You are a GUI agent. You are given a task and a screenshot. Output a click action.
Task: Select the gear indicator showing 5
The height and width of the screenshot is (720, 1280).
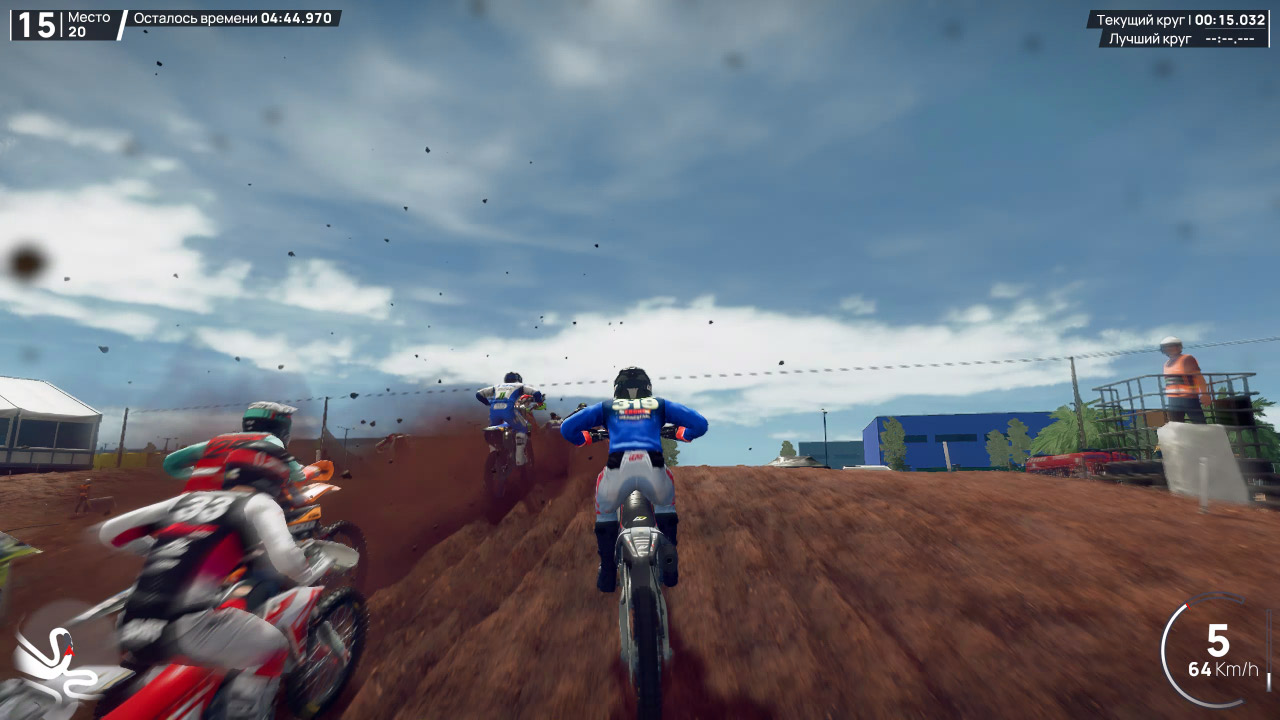tap(1218, 639)
